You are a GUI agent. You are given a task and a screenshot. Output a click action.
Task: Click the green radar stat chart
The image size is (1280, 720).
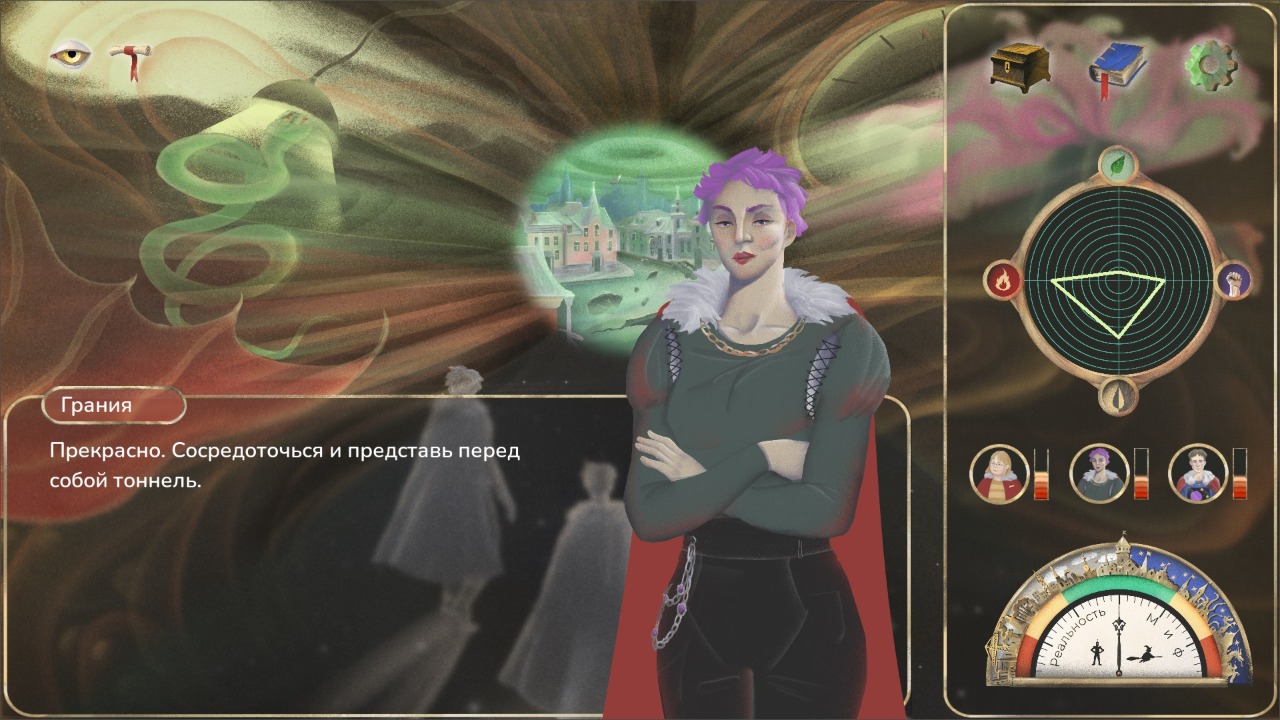pos(1116,281)
